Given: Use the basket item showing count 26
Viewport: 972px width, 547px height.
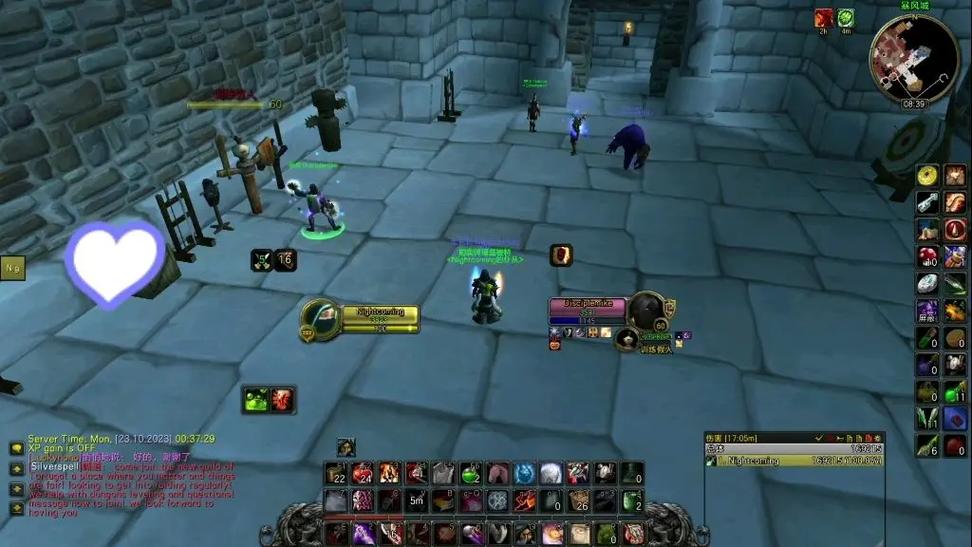Looking at the screenshot, I should pyautogui.click(x=578, y=501).
